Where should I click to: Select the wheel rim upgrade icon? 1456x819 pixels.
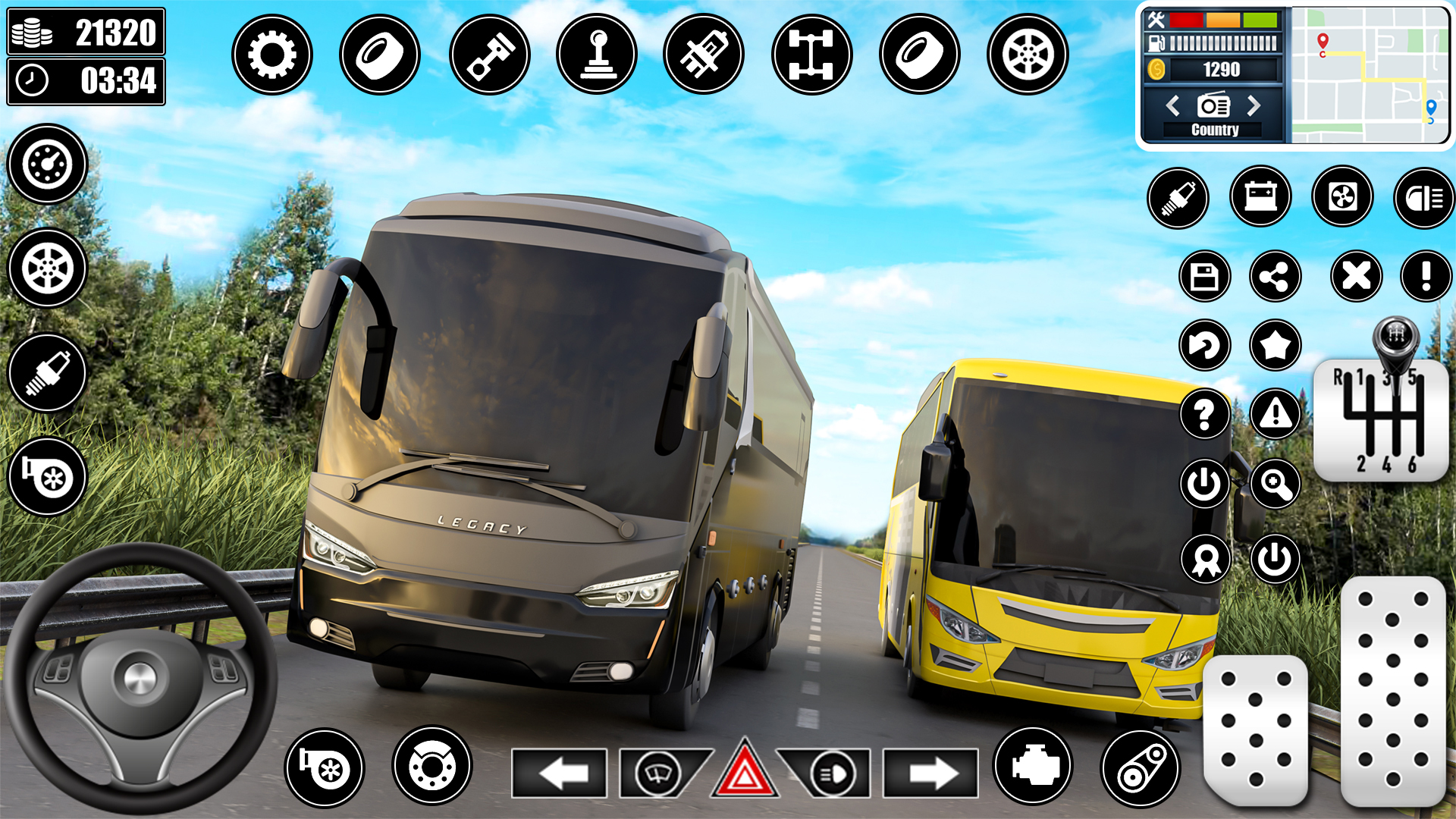point(1028,53)
